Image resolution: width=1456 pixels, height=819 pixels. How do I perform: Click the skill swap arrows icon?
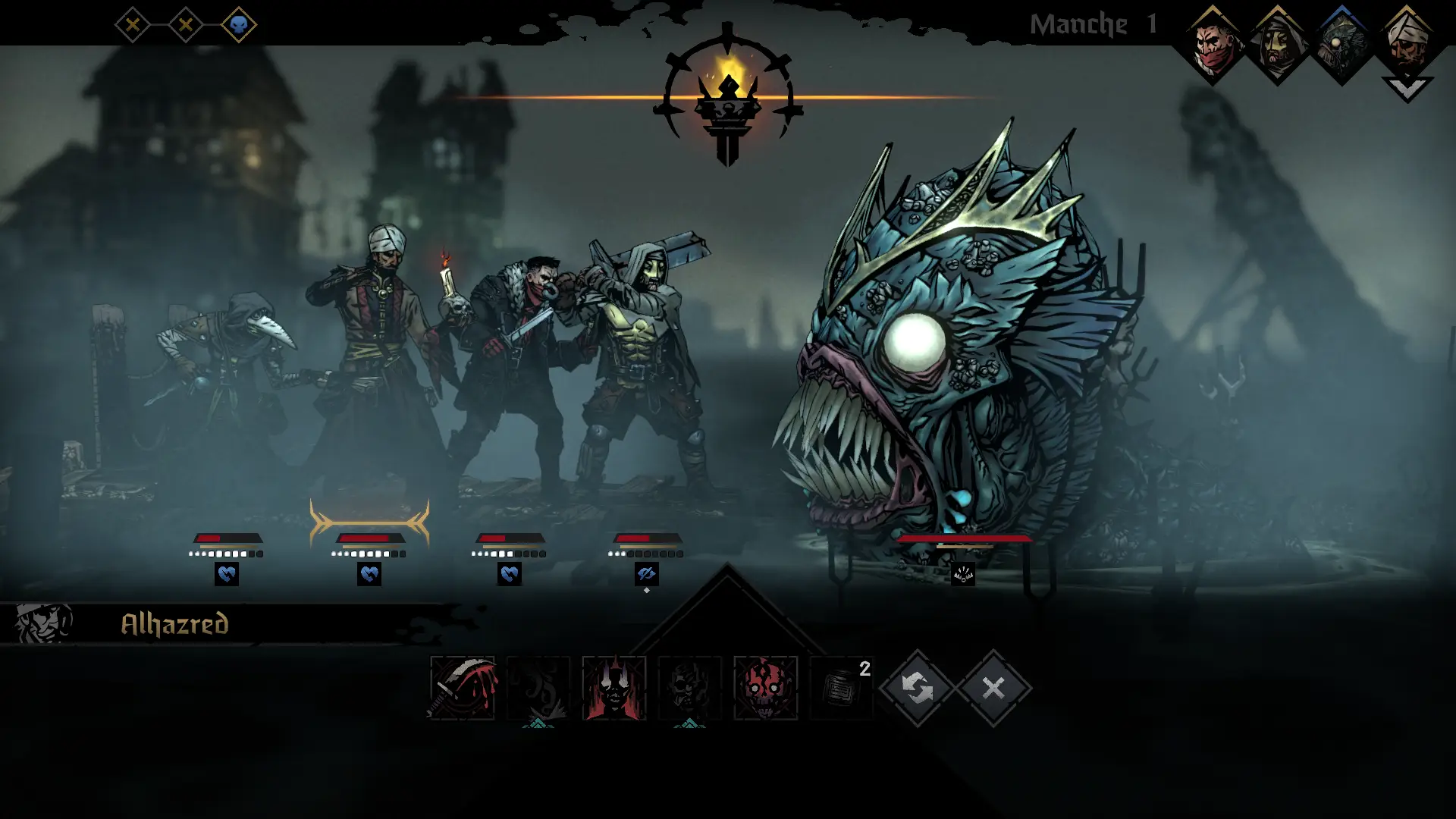click(x=918, y=690)
